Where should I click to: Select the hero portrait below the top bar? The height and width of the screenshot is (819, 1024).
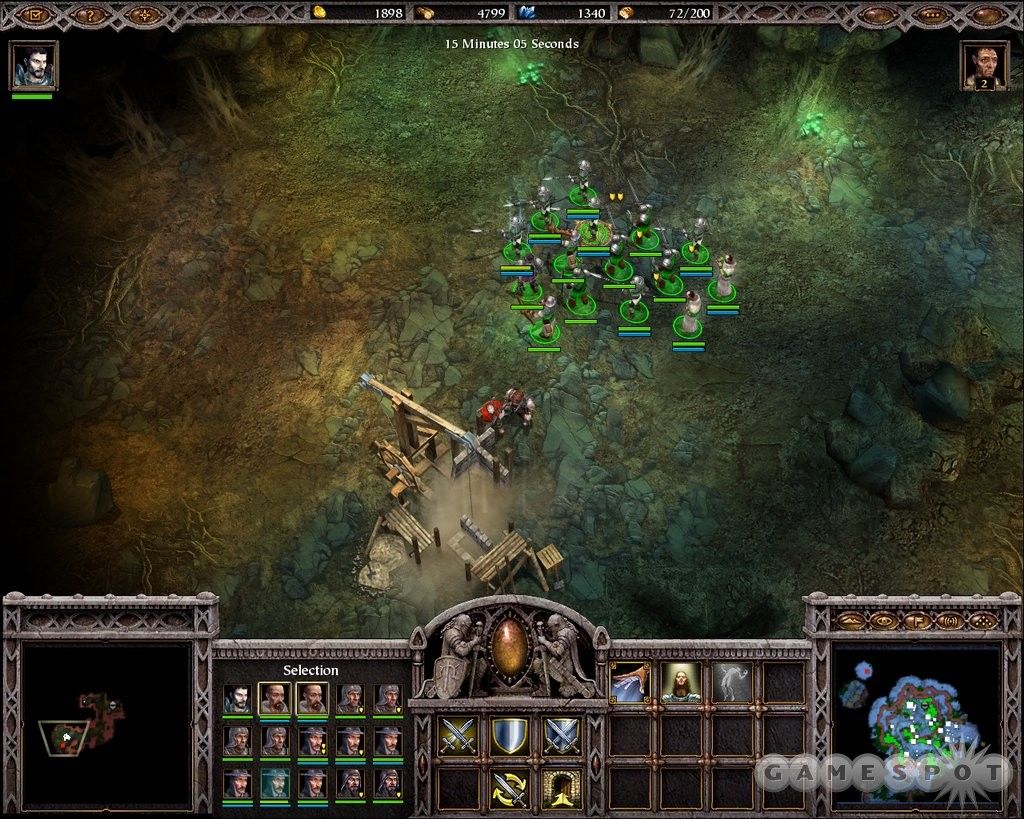click(x=33, y=65)
